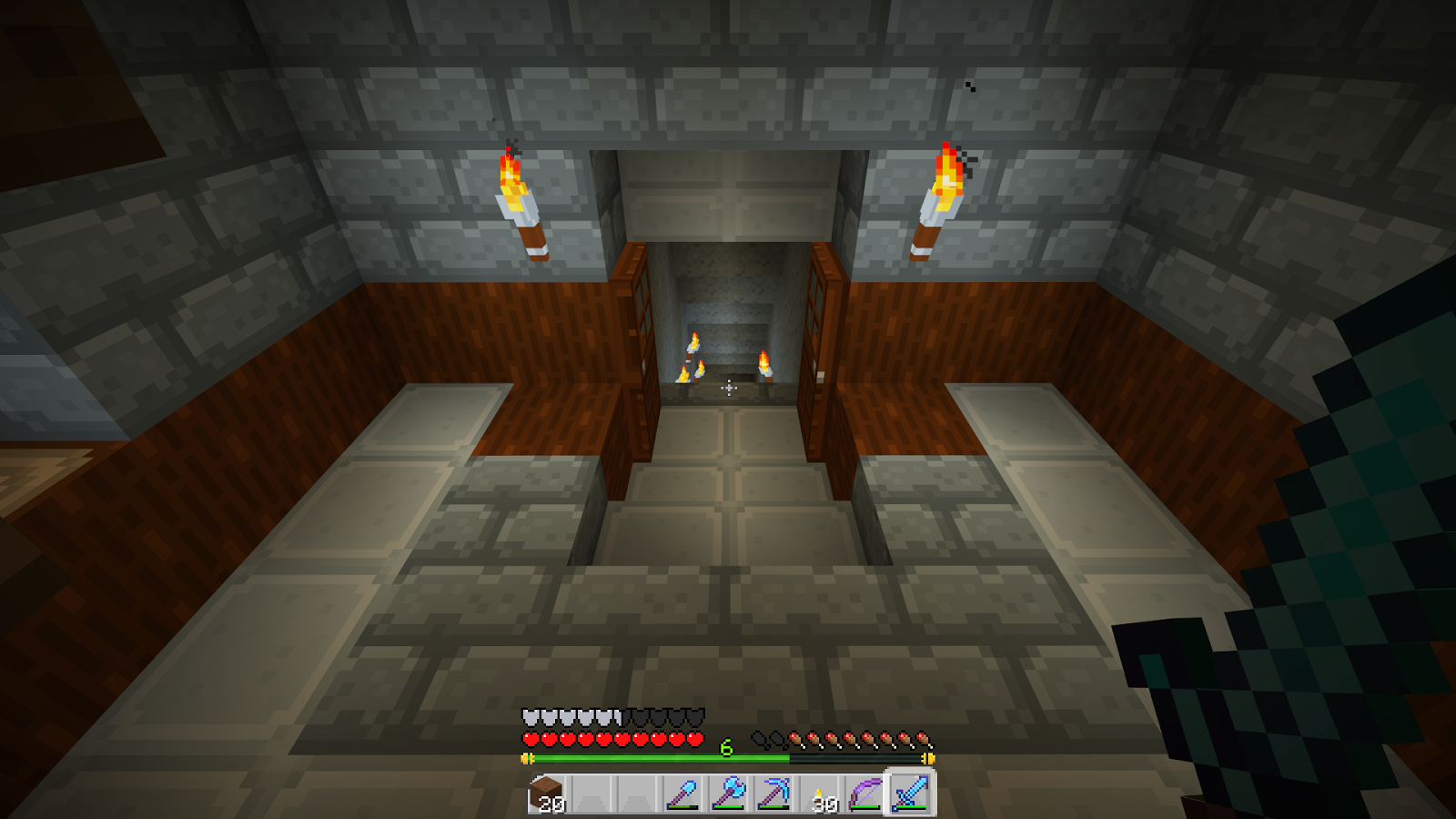Select the stack of 20 dirt blocks
Screen dimensions: 1456x819
547,793
